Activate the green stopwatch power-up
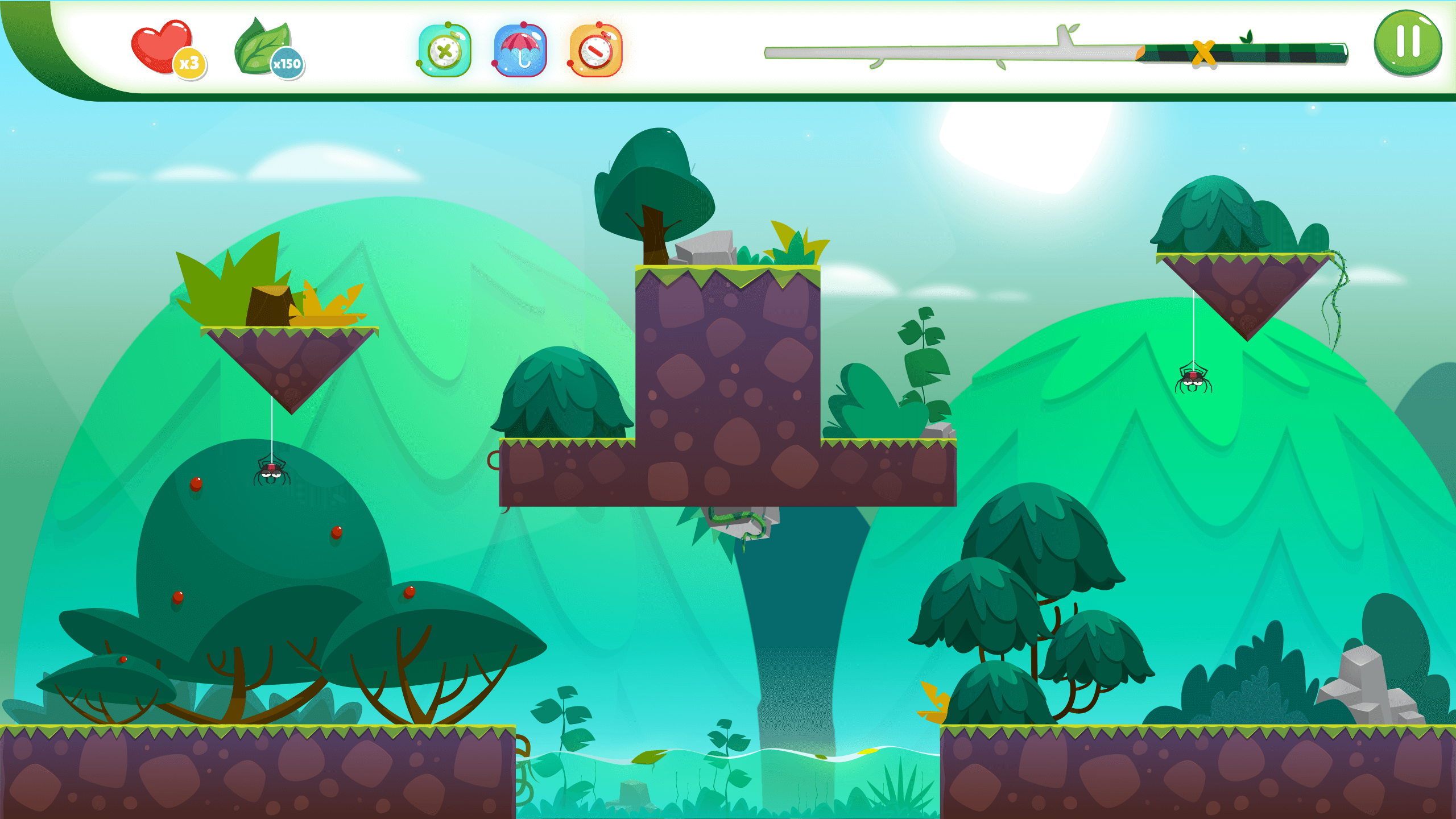Image resolution: width=1456 pixels, height=819 pixels. point(445,51)
